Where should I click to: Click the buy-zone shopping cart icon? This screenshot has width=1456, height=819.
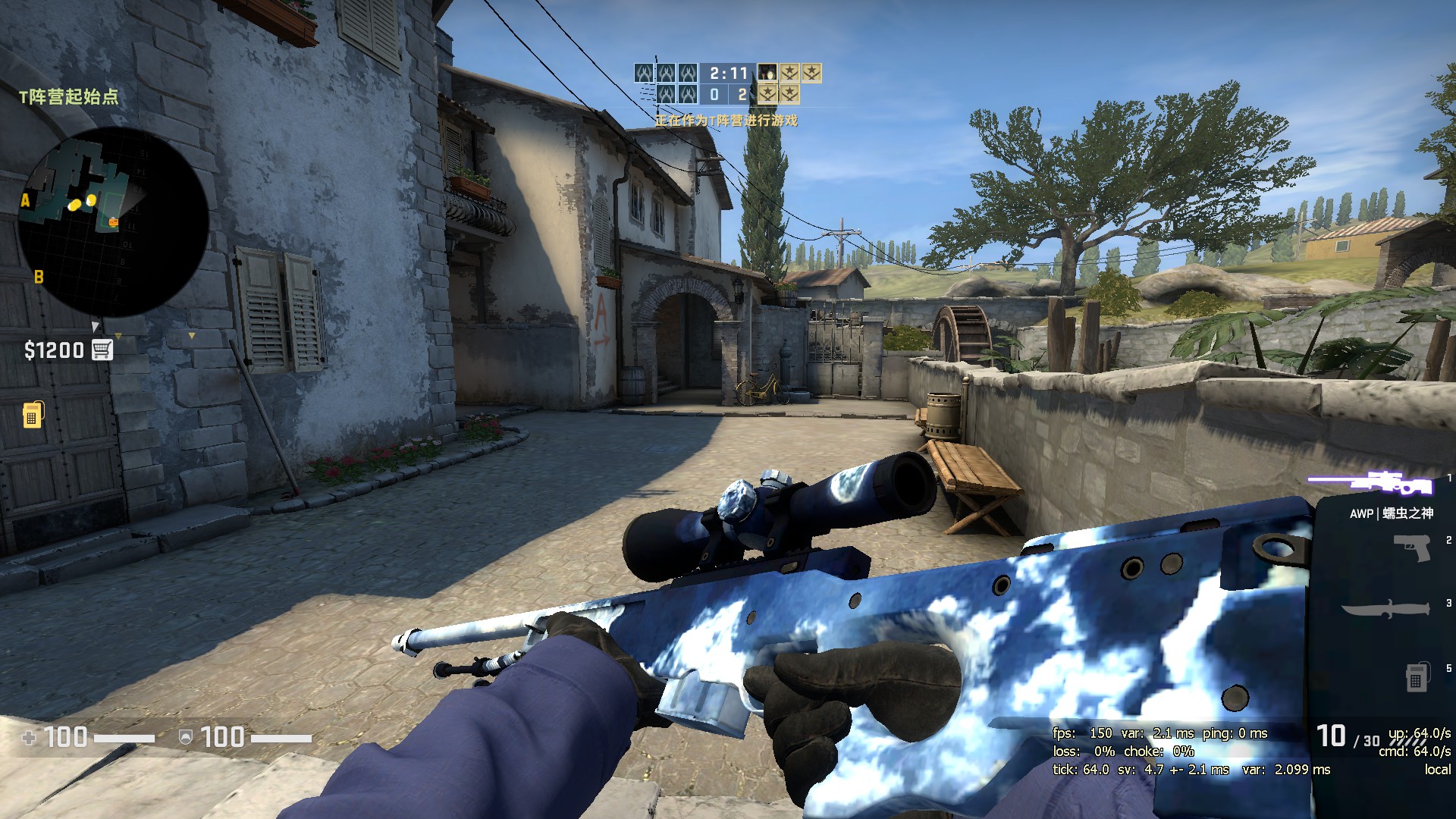pyautogui.click(x=102, y=350)
